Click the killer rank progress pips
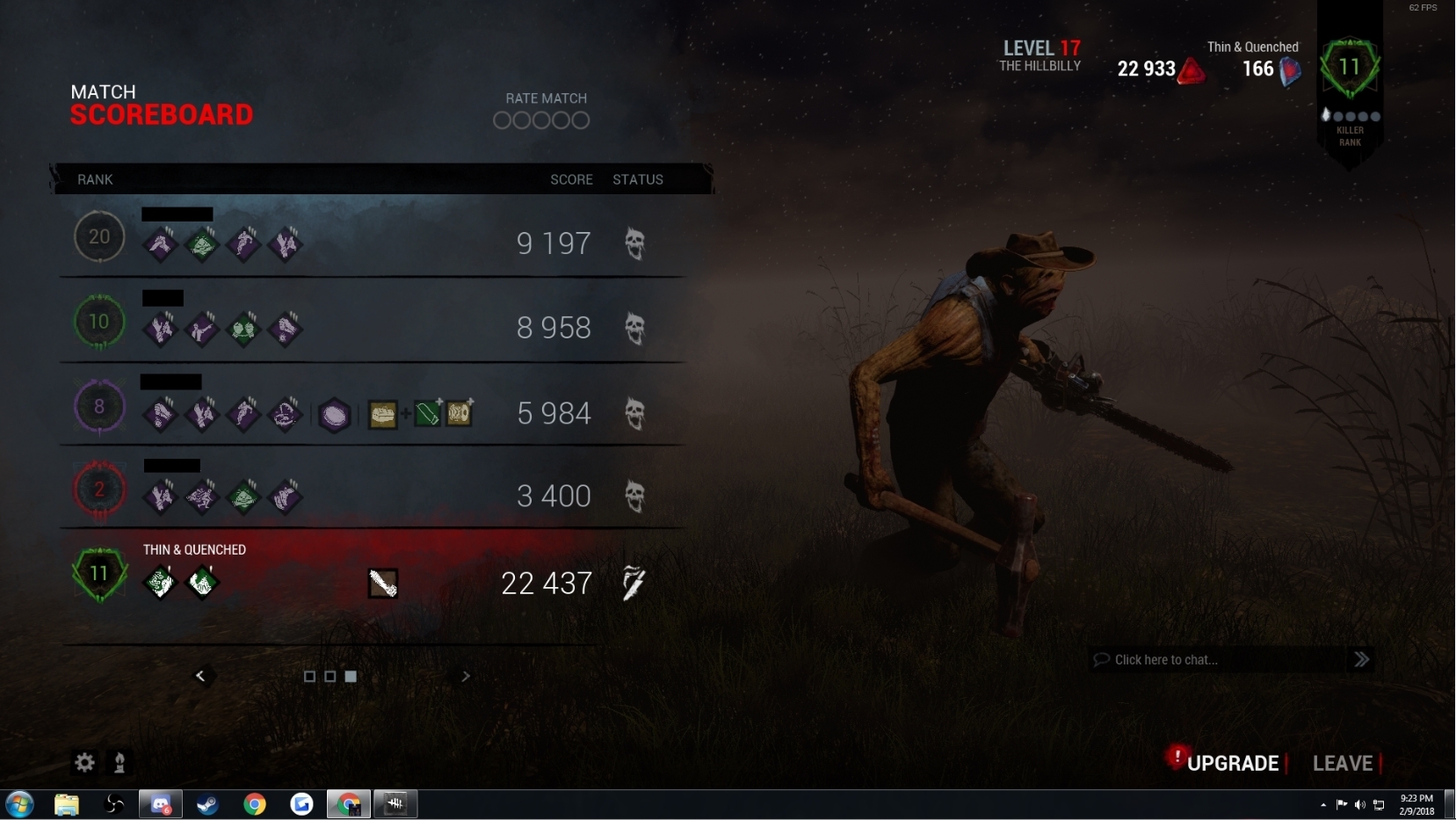Image resolution: width=1456 pixels, height=820 pixels. pyautogui.click(x=1349, y=114)
